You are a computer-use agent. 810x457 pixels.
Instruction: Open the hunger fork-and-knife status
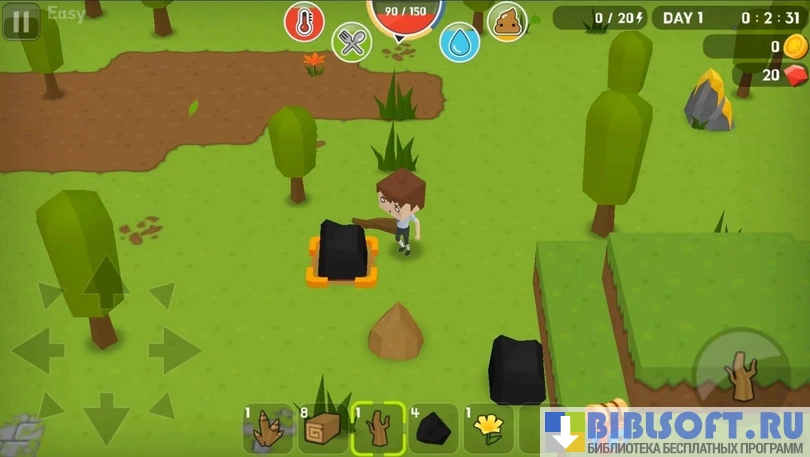351,42
